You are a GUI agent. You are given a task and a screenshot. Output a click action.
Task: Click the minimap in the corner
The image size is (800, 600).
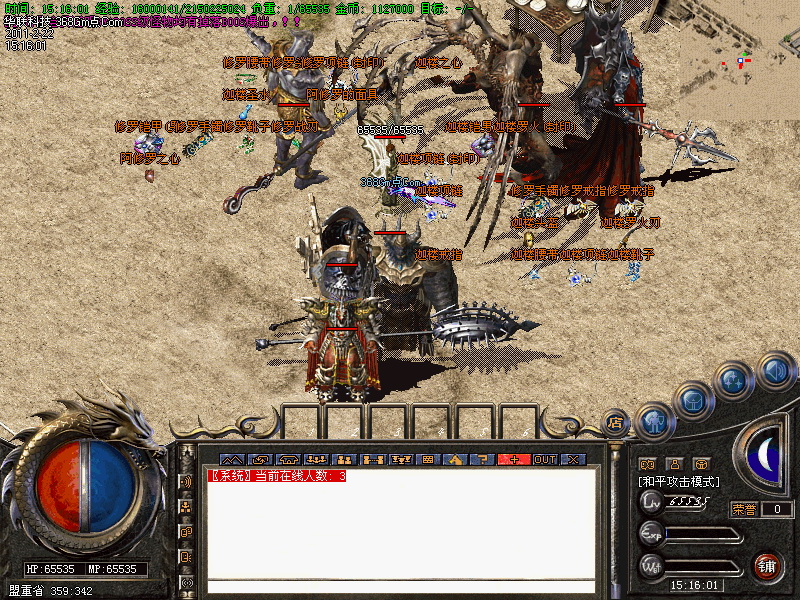(742, 60)
